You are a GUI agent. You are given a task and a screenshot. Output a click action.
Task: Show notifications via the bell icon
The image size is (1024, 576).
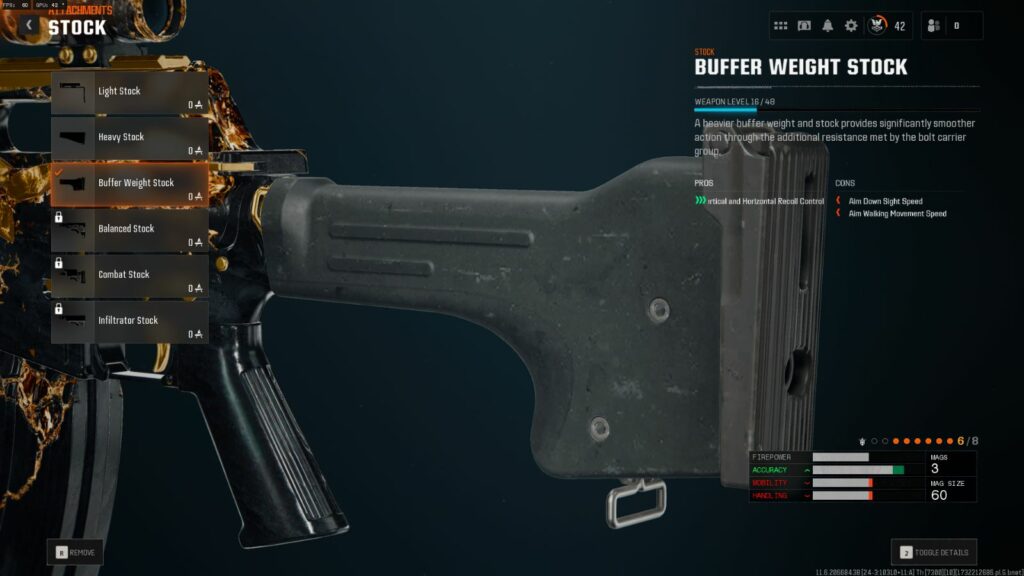tap(827, 26)
